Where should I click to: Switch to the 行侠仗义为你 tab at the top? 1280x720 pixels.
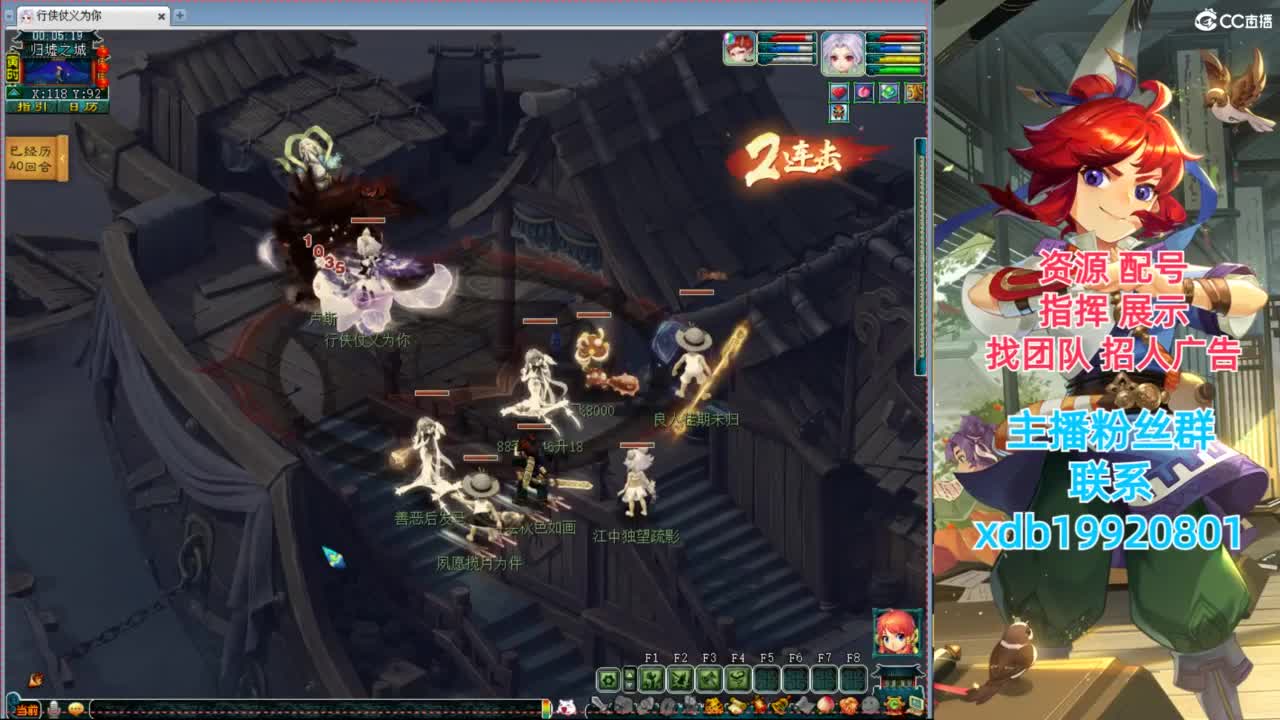coord(68,17)
